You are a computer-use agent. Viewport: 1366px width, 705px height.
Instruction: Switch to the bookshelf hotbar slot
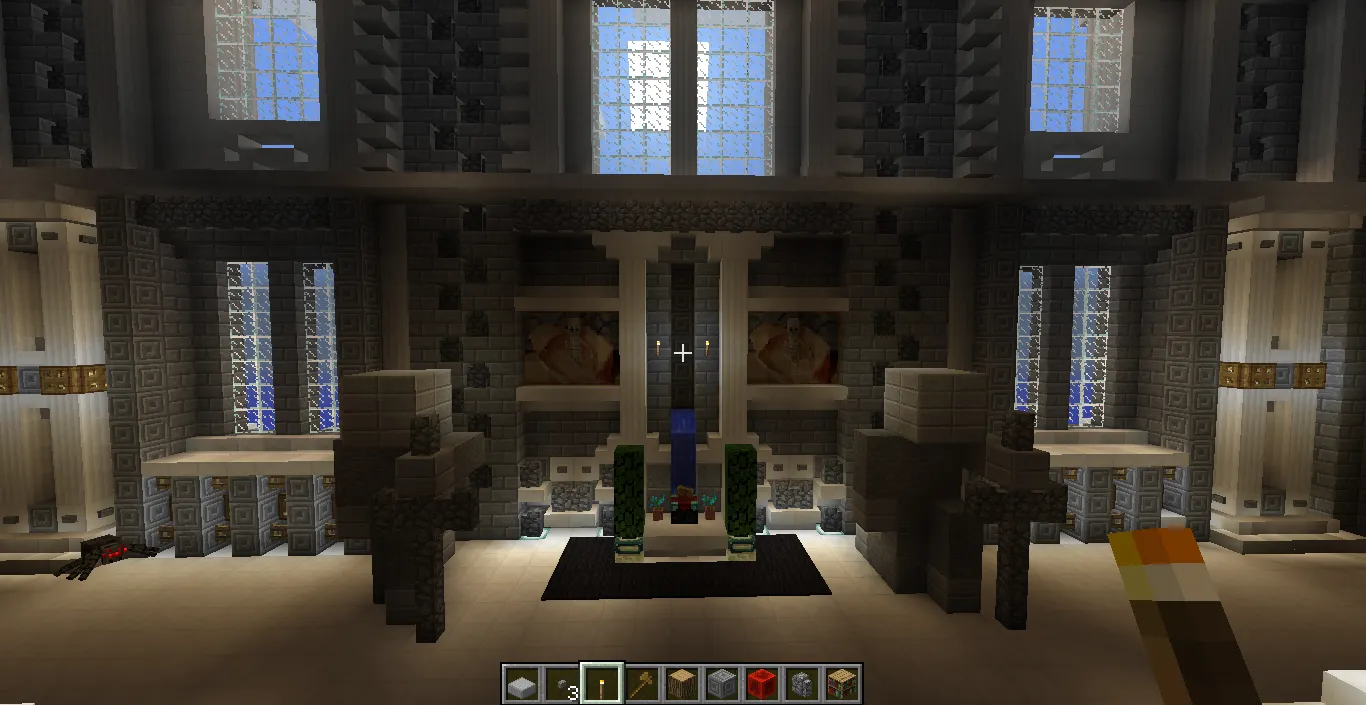pos(841,684)
